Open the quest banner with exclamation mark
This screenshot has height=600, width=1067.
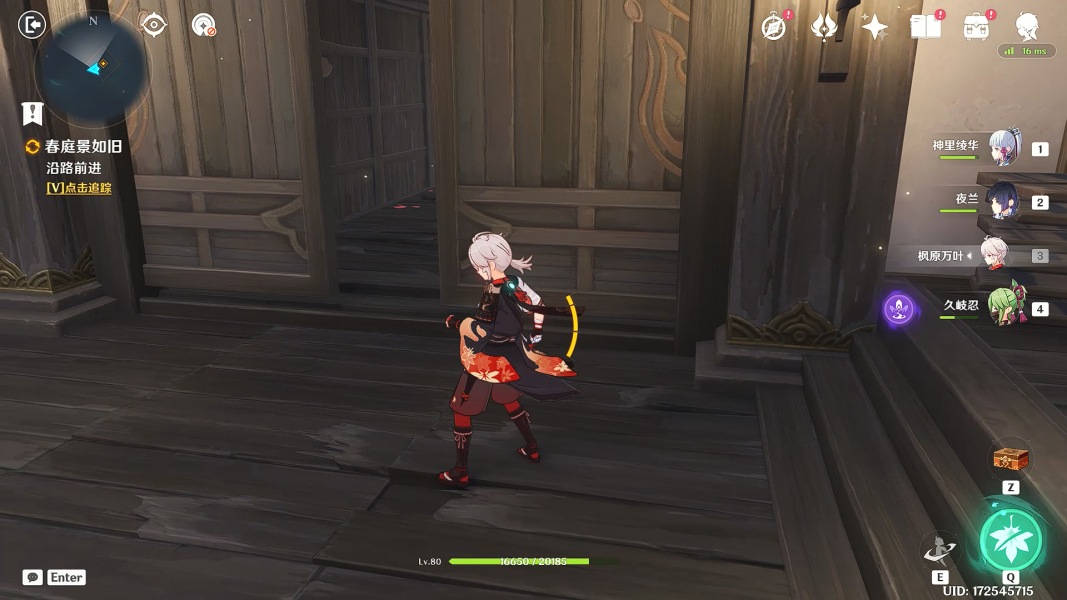(x=34, y=113)
